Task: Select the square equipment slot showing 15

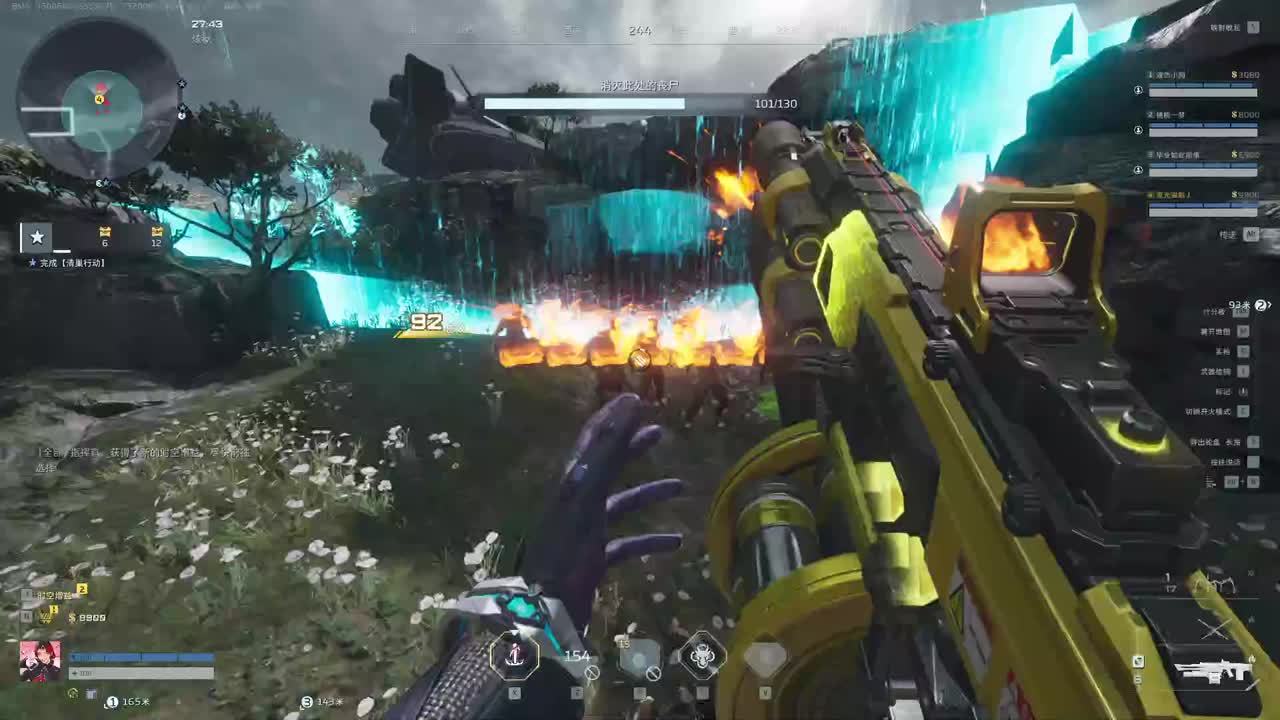Action: [639, 657]
